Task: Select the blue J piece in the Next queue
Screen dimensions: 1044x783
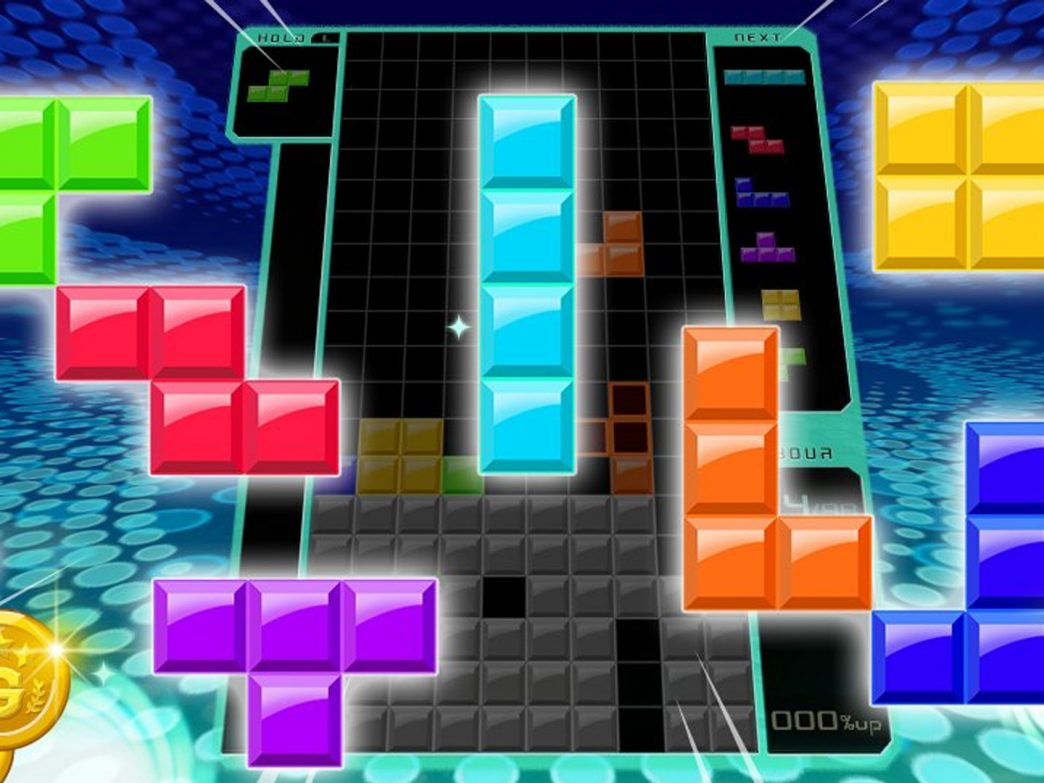Action: click(760, 193)
